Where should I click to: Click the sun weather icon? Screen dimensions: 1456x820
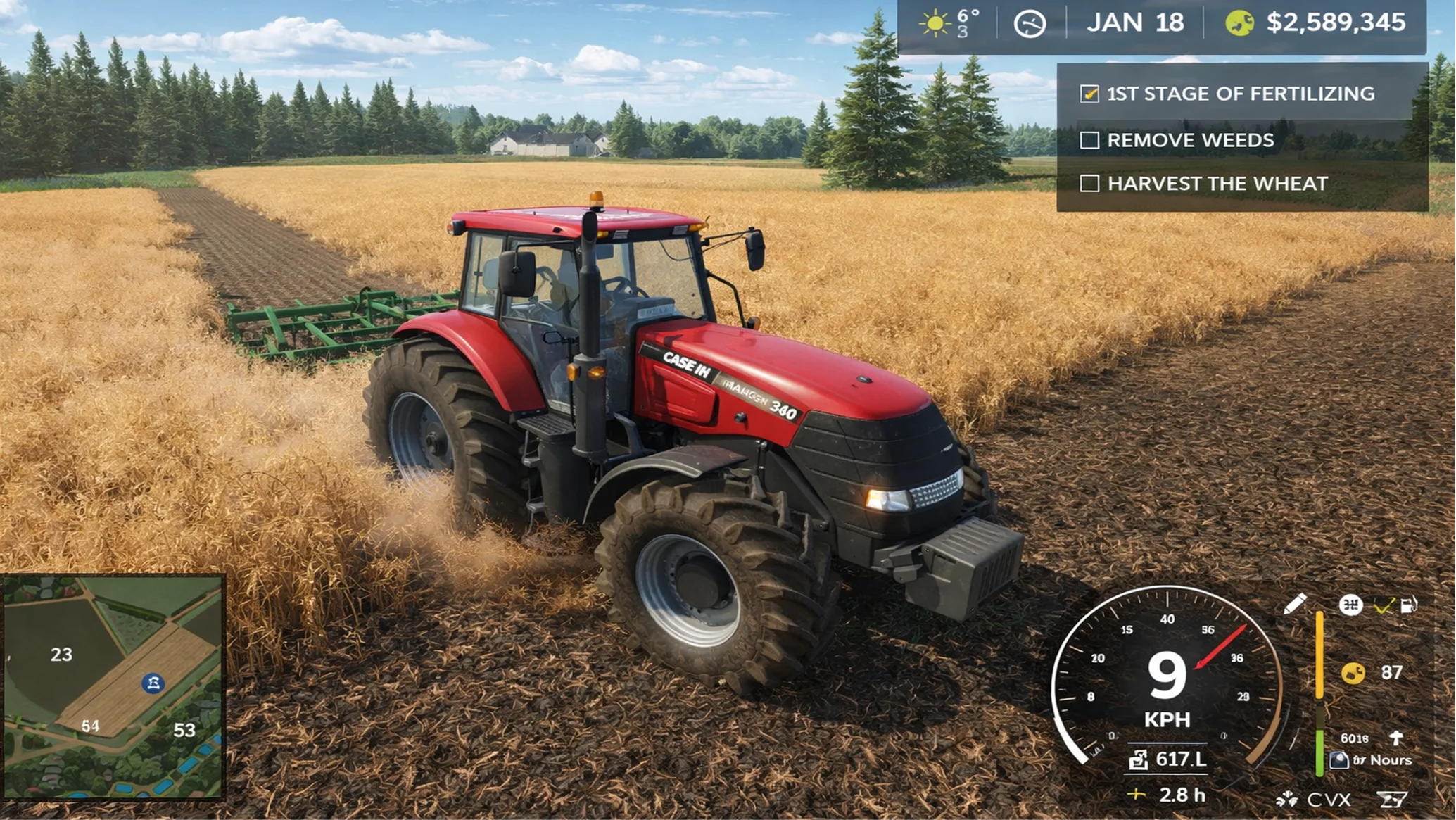click(x=935, y=23)
